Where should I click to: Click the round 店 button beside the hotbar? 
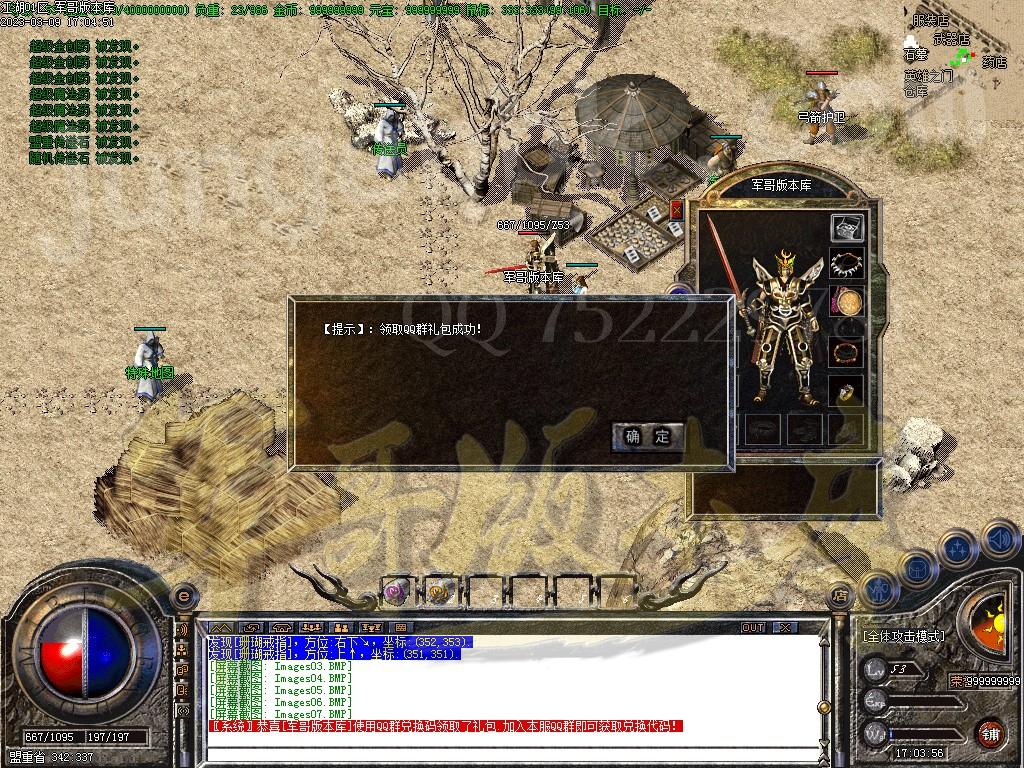(x=840, y=596)
